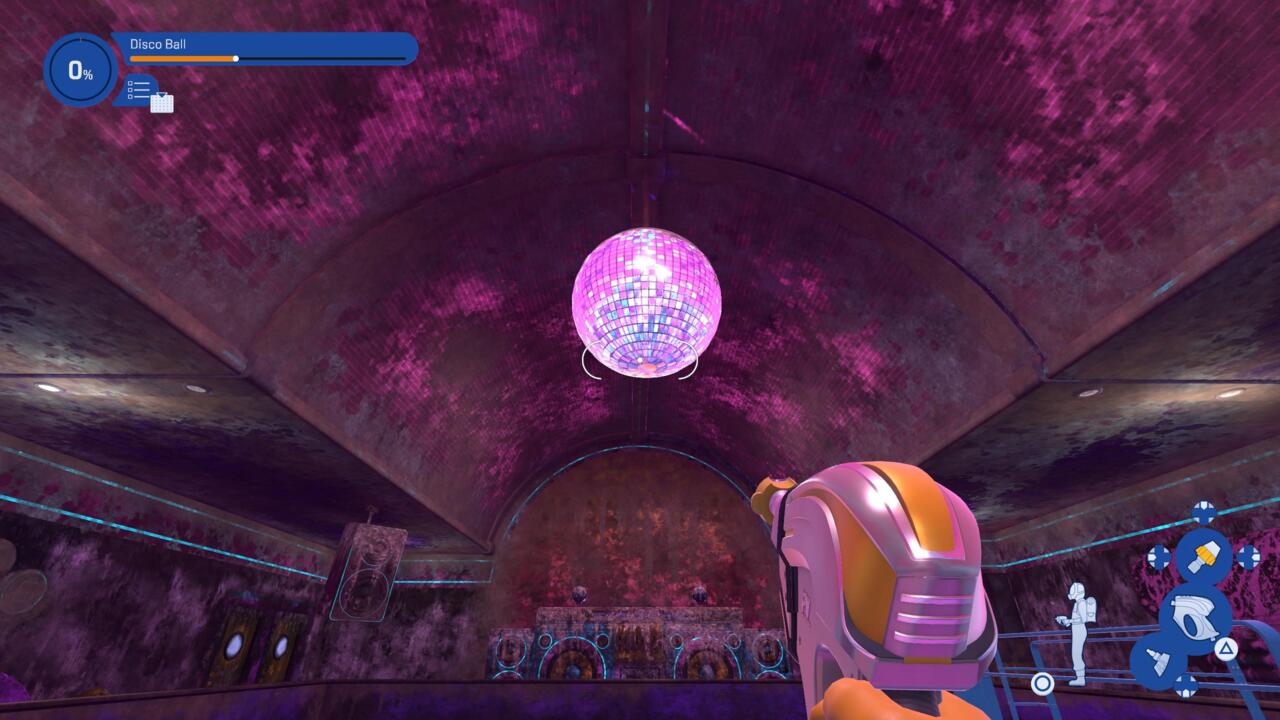Pick the extension attachment icon
This screenshot has height=720, width=1280.
tap(1156, 660)
